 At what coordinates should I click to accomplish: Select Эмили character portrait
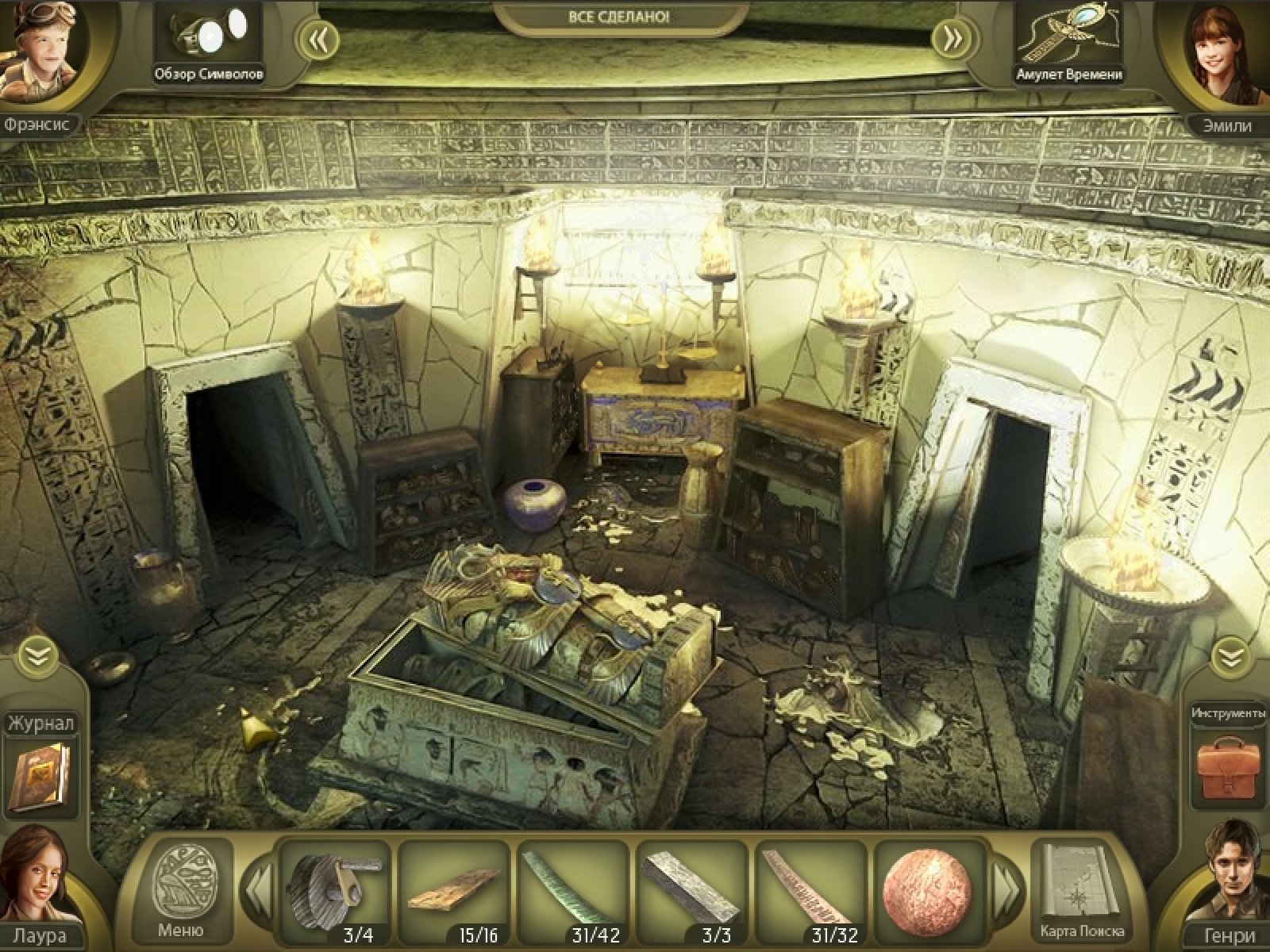pos(1226,54)
